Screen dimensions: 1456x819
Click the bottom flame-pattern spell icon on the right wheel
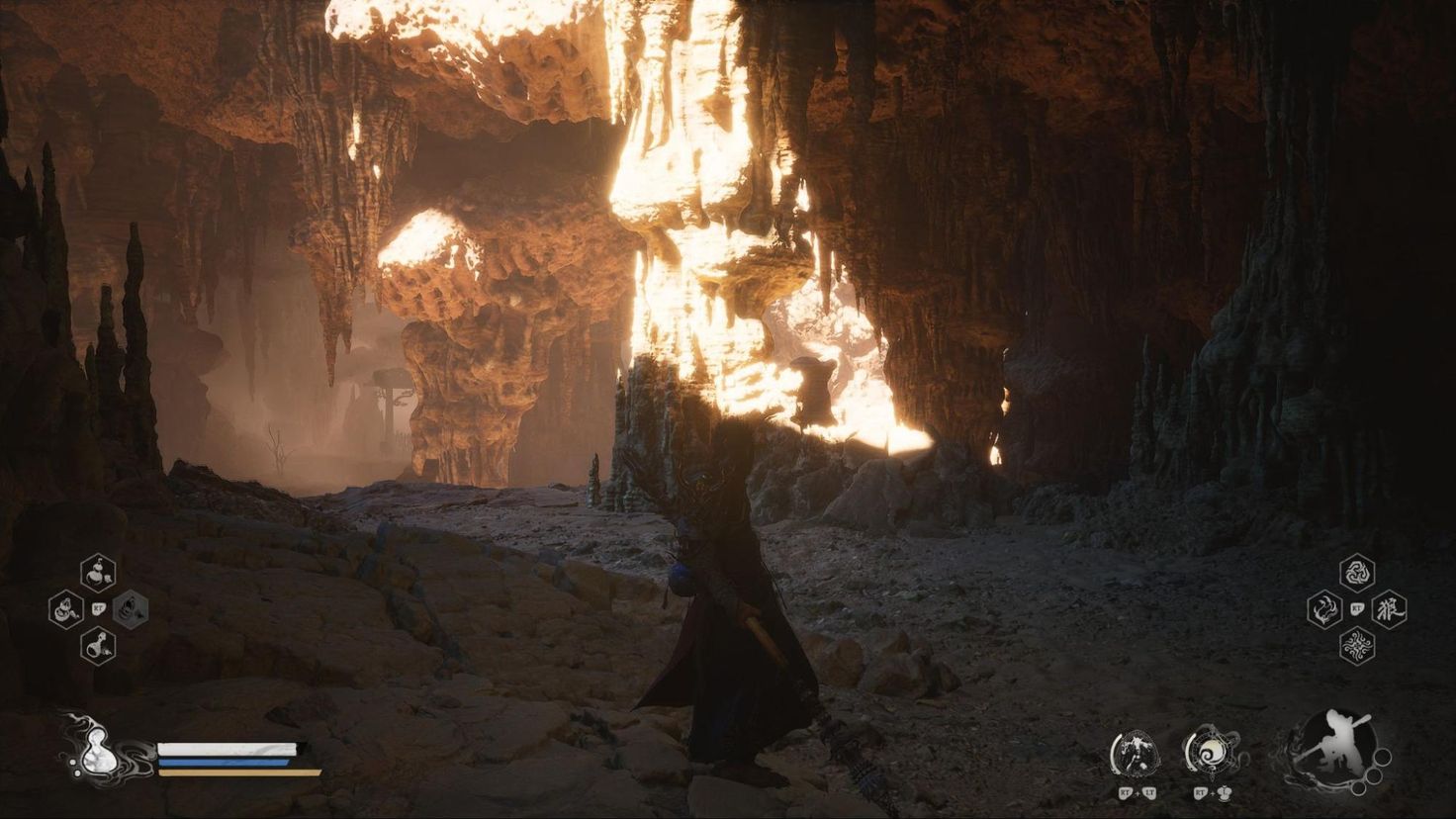tap(1358, 643)
